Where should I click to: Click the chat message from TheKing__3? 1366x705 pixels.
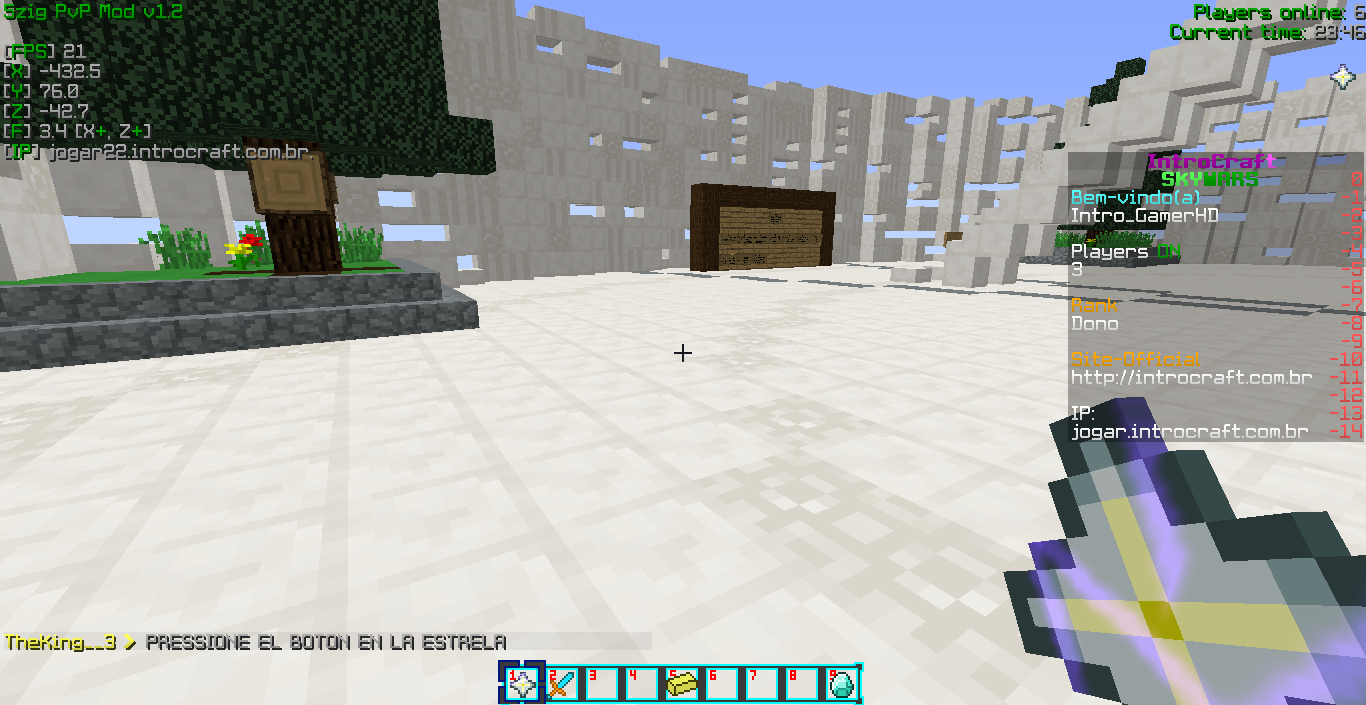256,643
